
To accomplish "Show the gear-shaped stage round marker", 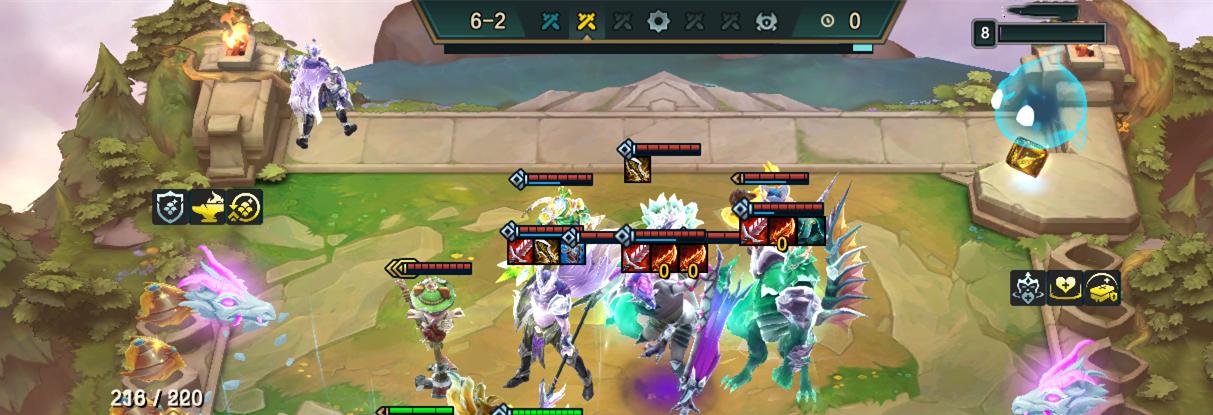I will click(x=657, y=20).
